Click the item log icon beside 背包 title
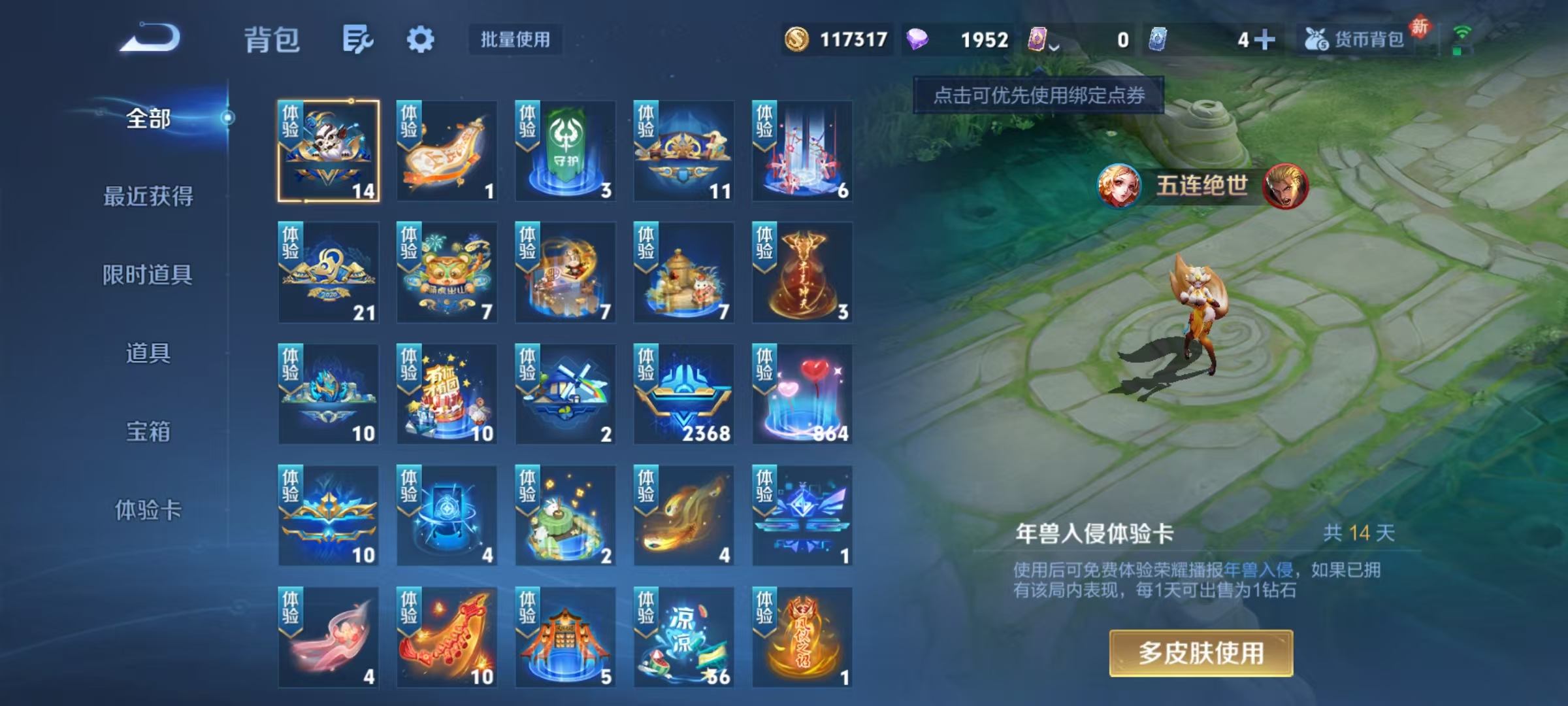The image size is (1568, 706). 358,39
